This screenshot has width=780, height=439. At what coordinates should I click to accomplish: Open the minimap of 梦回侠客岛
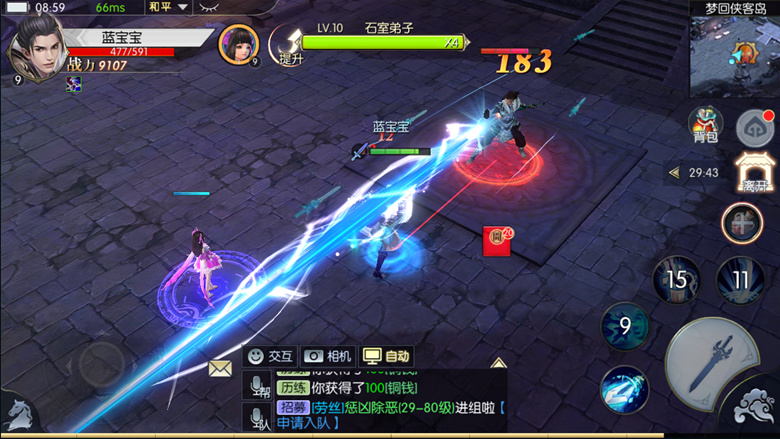(x=734, y=56)
